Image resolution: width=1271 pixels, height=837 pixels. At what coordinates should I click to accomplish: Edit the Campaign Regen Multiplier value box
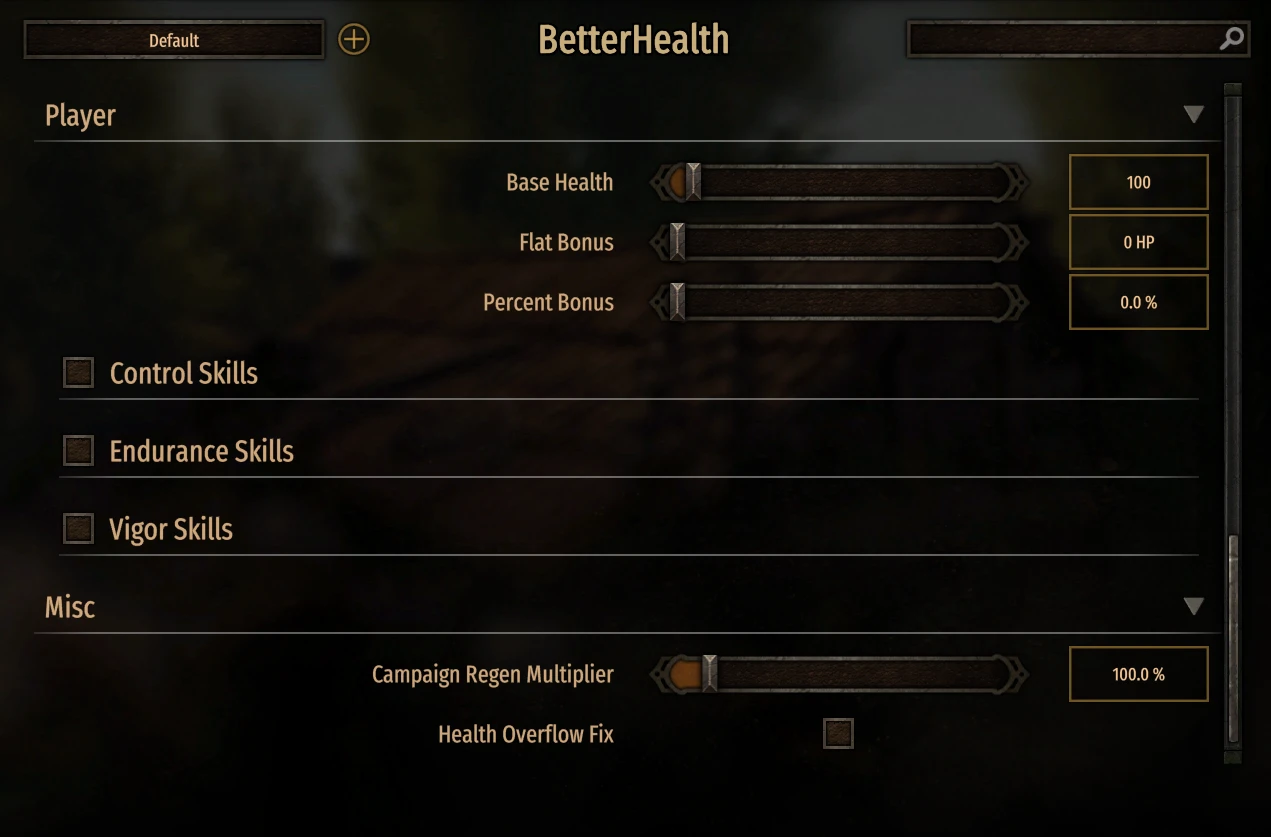(x=1138, y=675)
